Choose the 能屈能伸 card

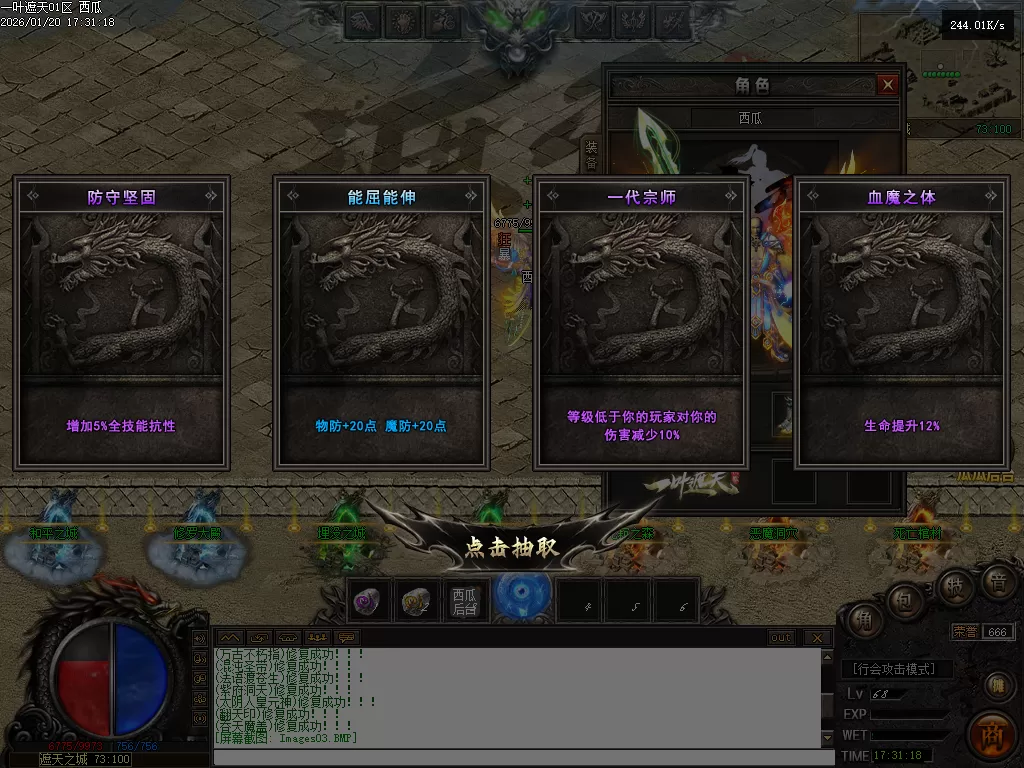(x=381, y=323)
